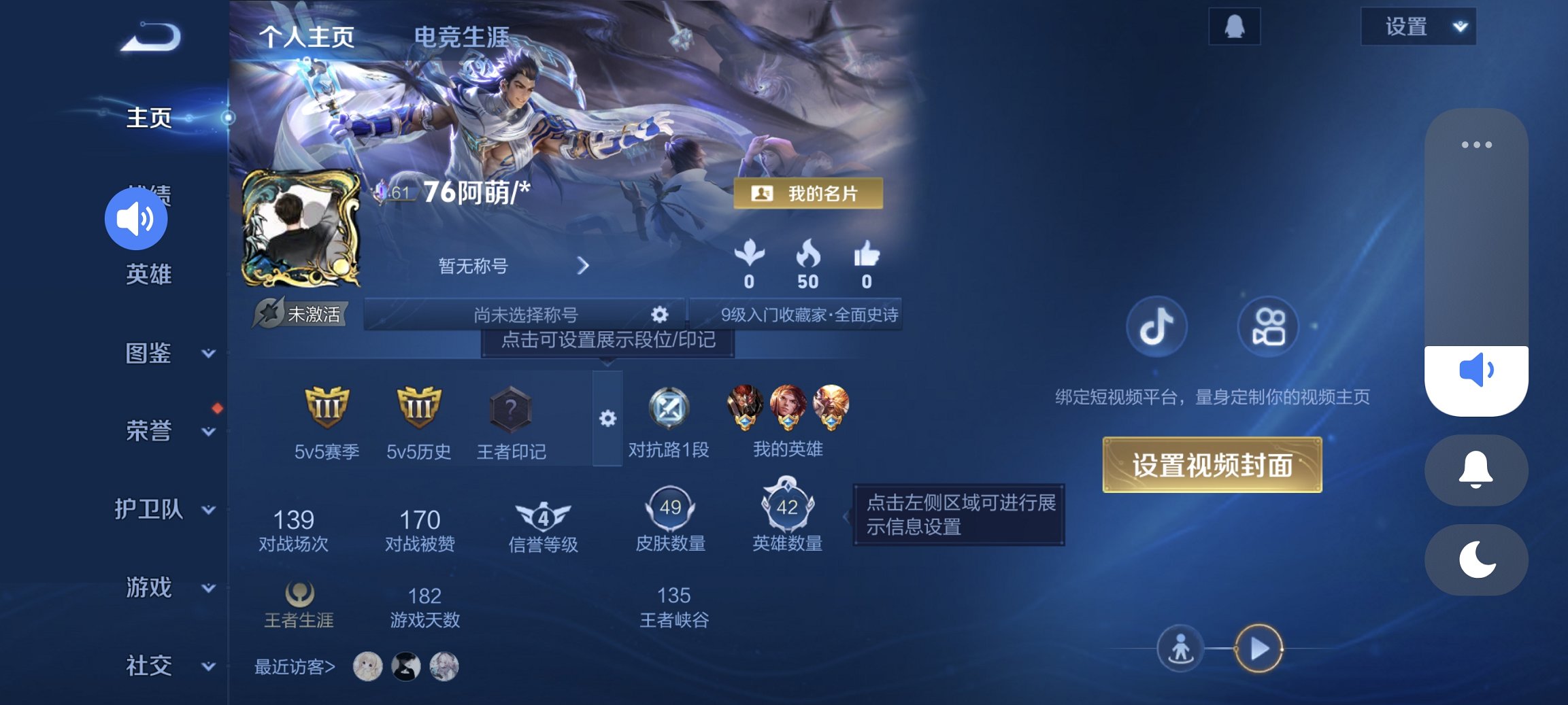This screenshot has height=705, width=1568.
Task: Open 最近访客 recent visitors link
Action: coord(294,667)
